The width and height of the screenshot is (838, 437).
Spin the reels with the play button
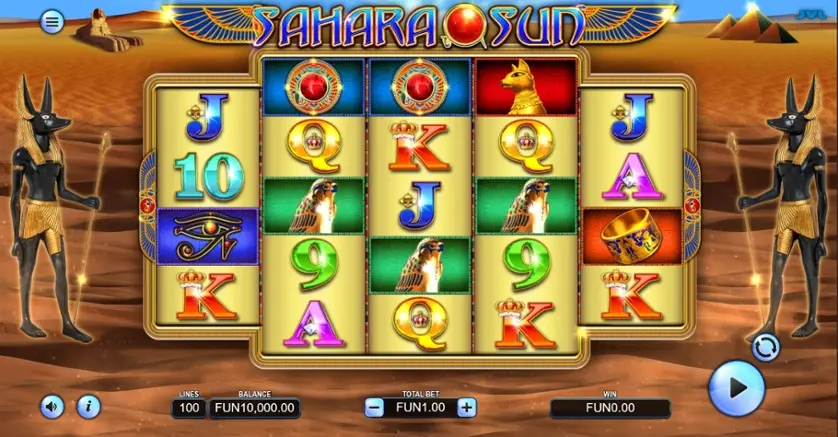(x=736, y=388)
